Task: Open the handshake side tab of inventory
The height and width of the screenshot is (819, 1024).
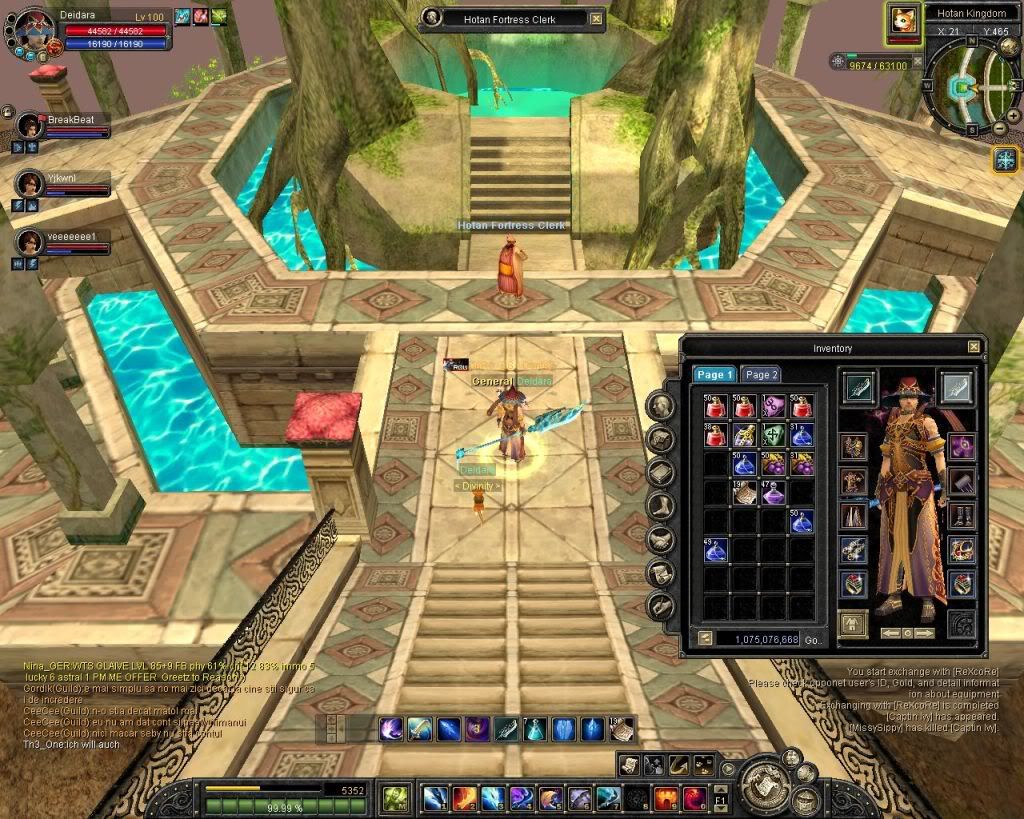Action: pyautogui.click(x=660, y=539)
